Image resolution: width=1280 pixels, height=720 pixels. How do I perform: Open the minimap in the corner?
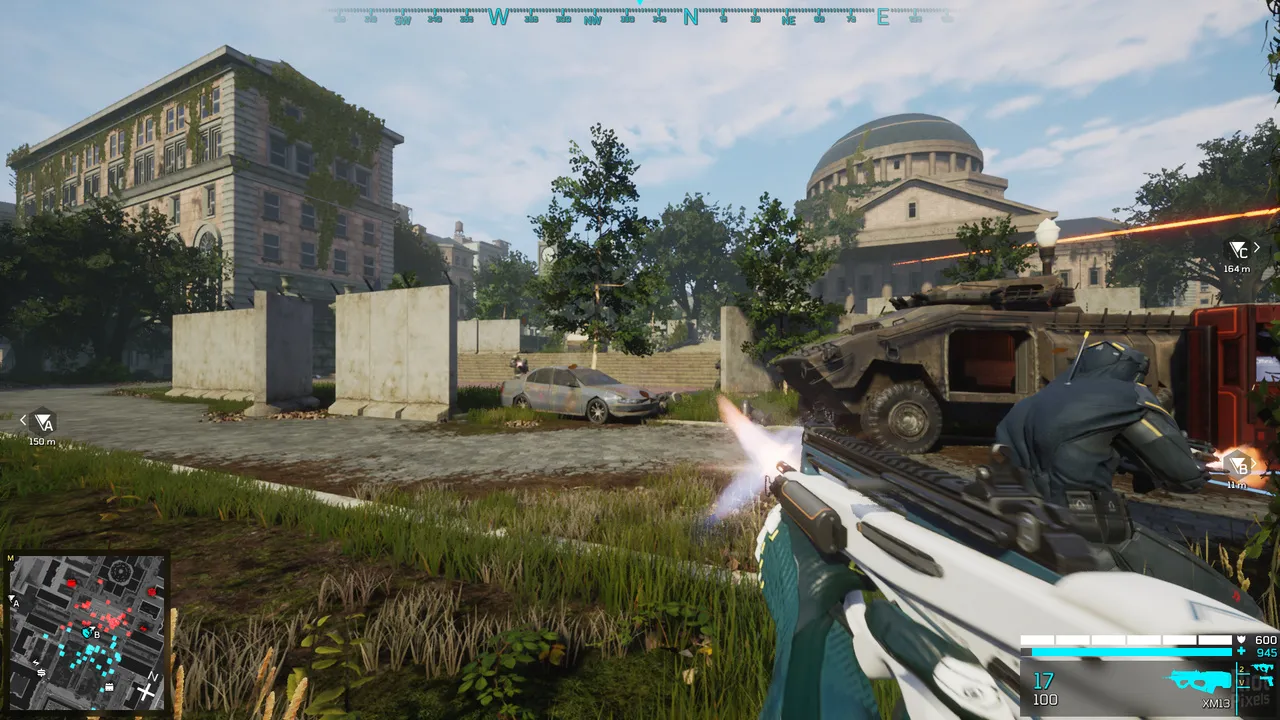87,632
